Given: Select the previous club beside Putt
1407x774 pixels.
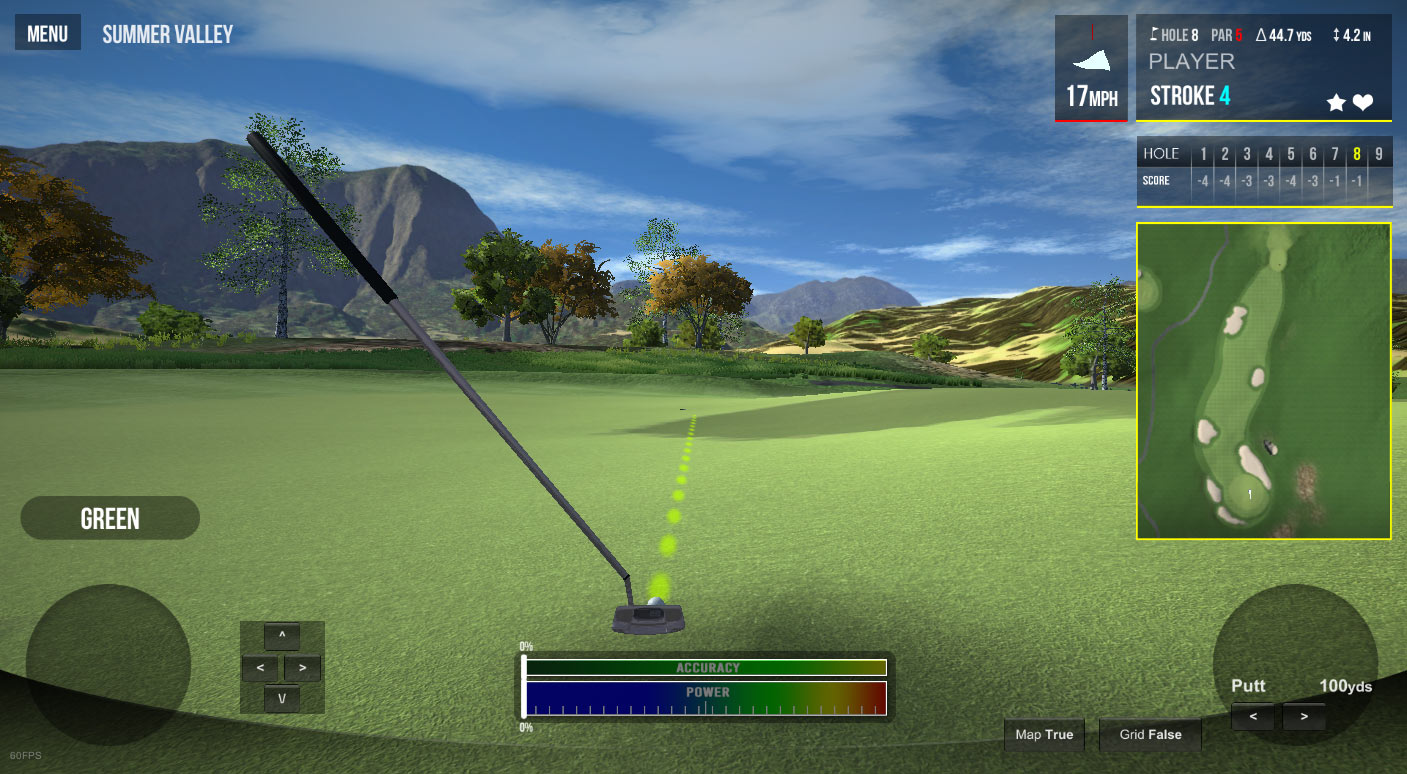Looking at the screenshot, I should click(x=1253, y=717).
